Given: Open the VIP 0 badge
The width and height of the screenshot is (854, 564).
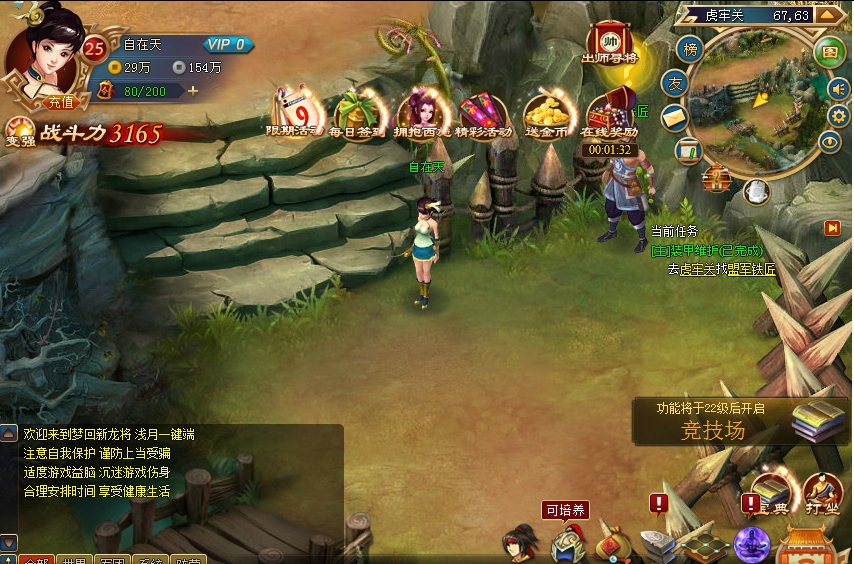Looking at the screenshot, I should [x=228, y=44].
